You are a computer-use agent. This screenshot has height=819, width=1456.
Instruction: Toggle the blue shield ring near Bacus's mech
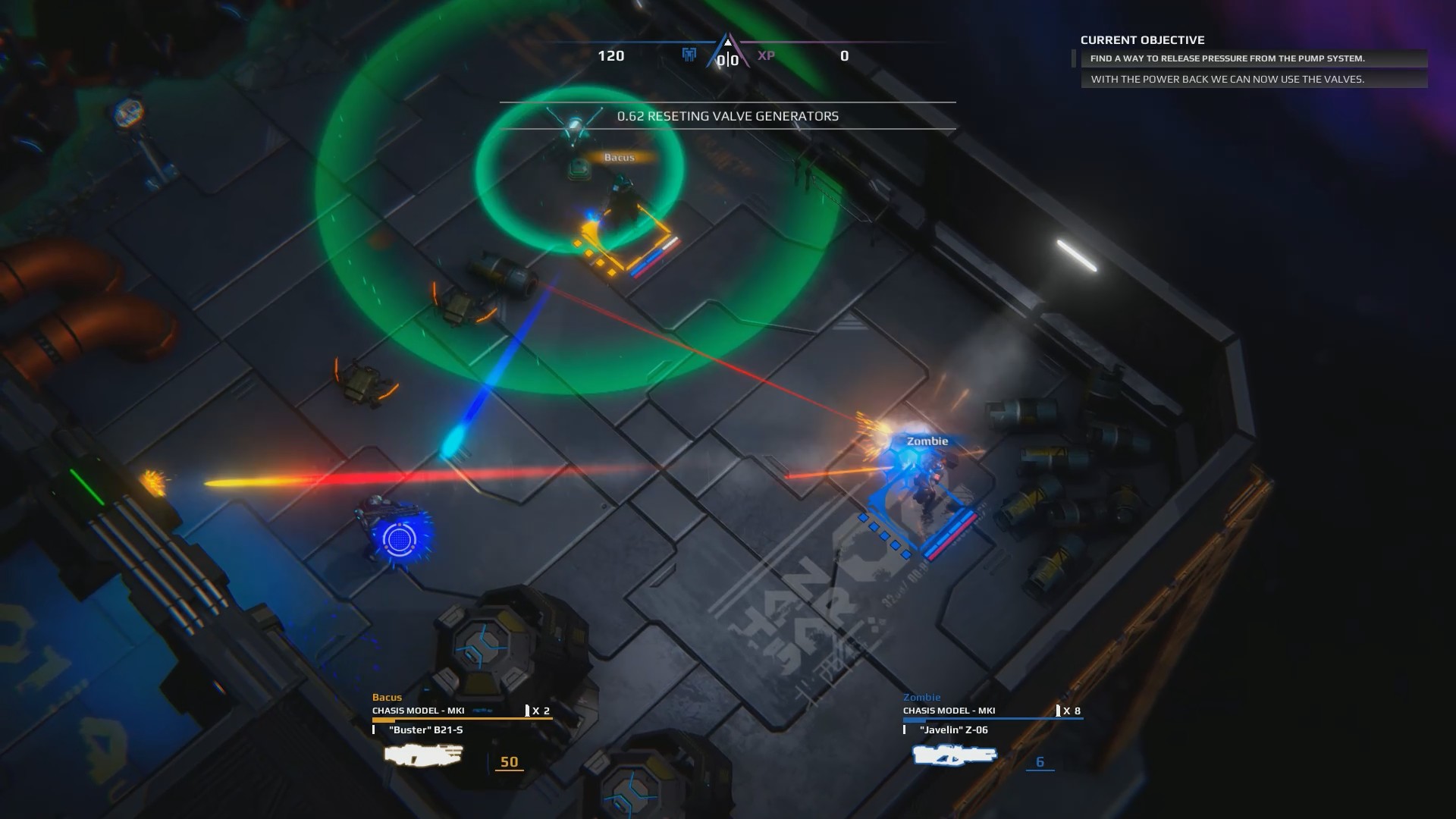pyautogui.click(x=398, y=540)
